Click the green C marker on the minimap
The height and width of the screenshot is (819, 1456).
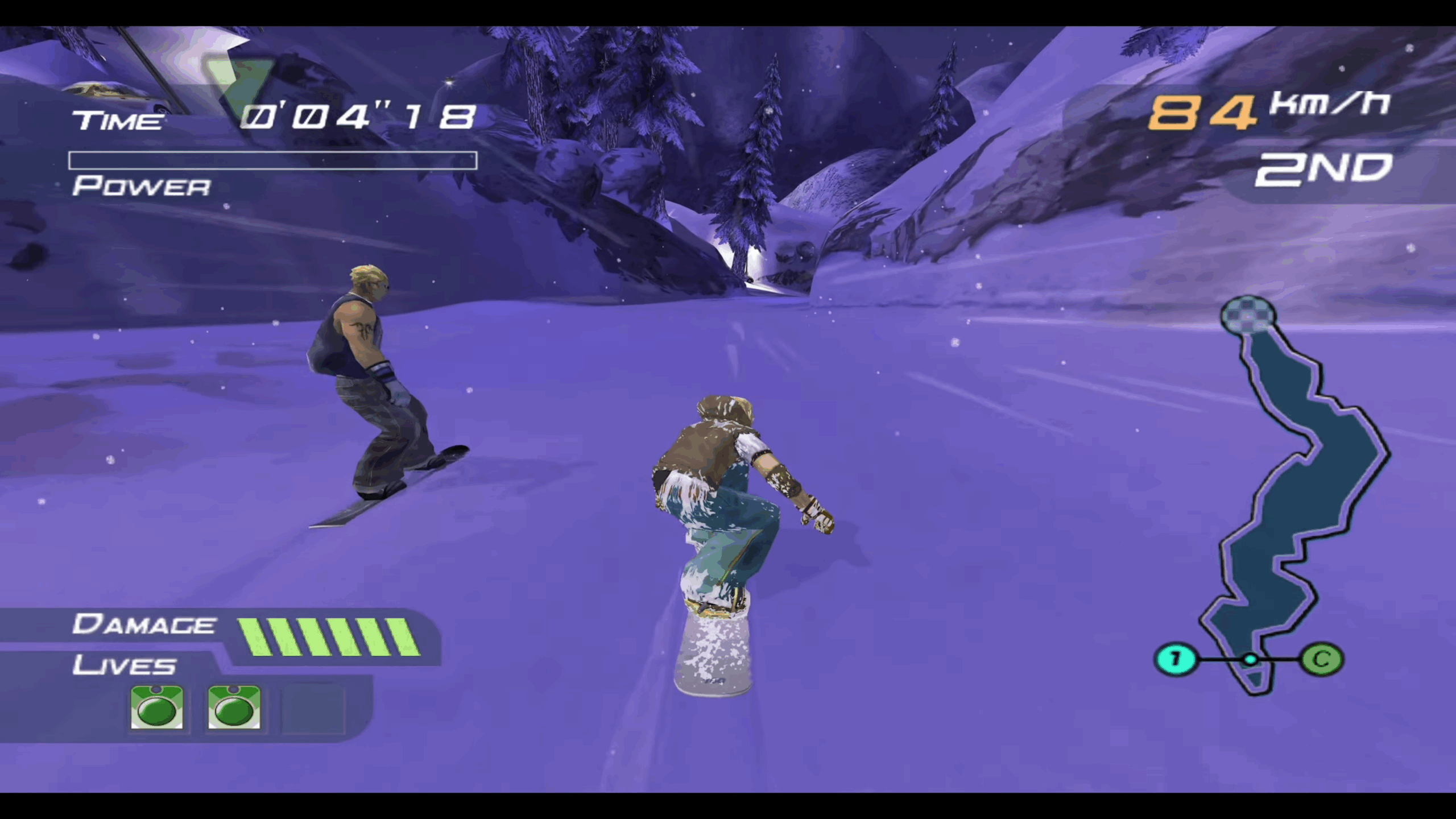point(1322,658)
